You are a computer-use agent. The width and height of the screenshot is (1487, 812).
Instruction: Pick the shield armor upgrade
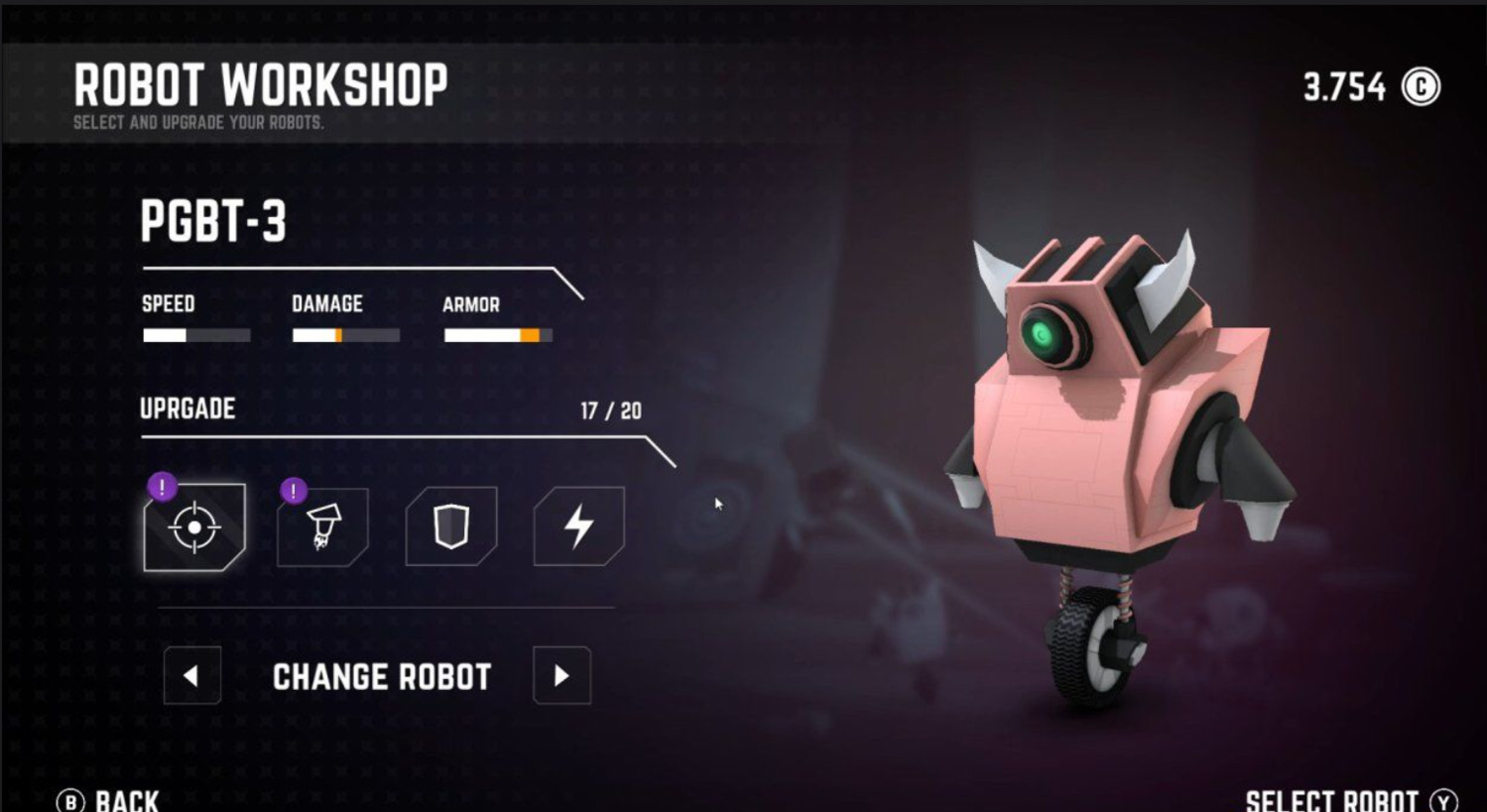pos(451,526)
